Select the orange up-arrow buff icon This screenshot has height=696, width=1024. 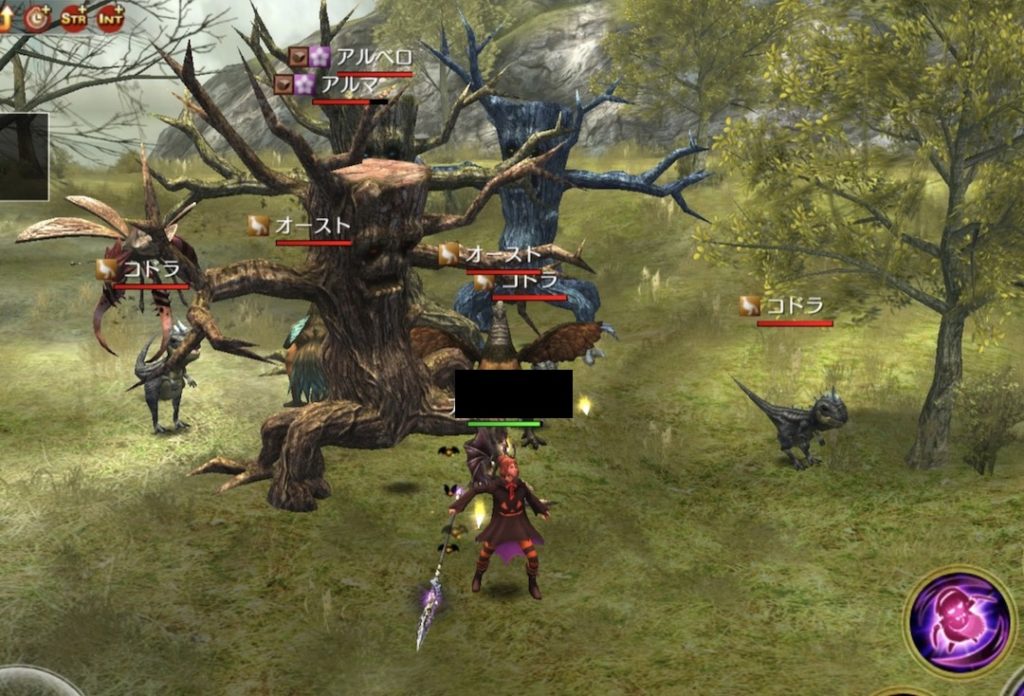tap(6, 16)
